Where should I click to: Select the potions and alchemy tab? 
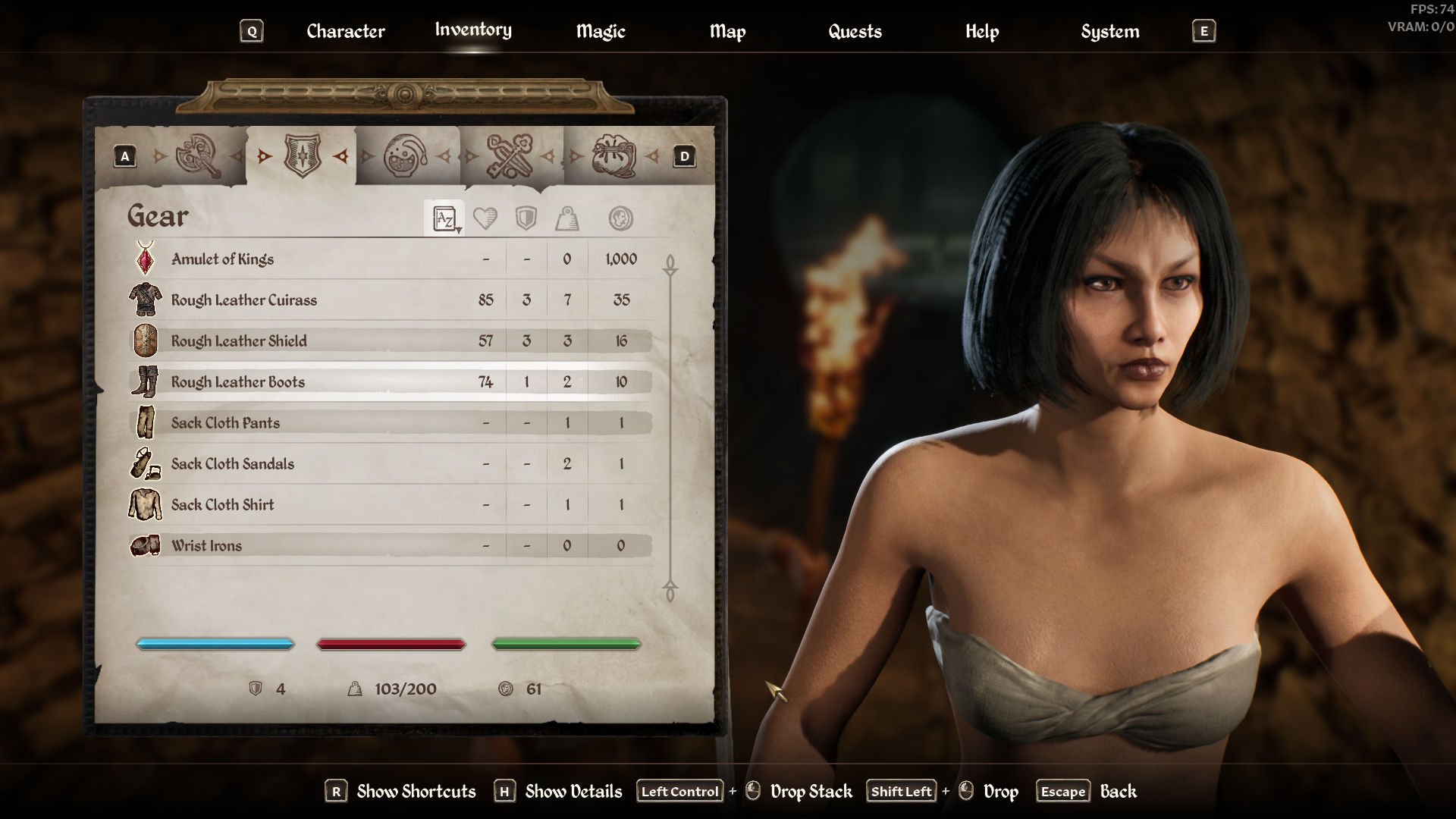pos(406,156)
